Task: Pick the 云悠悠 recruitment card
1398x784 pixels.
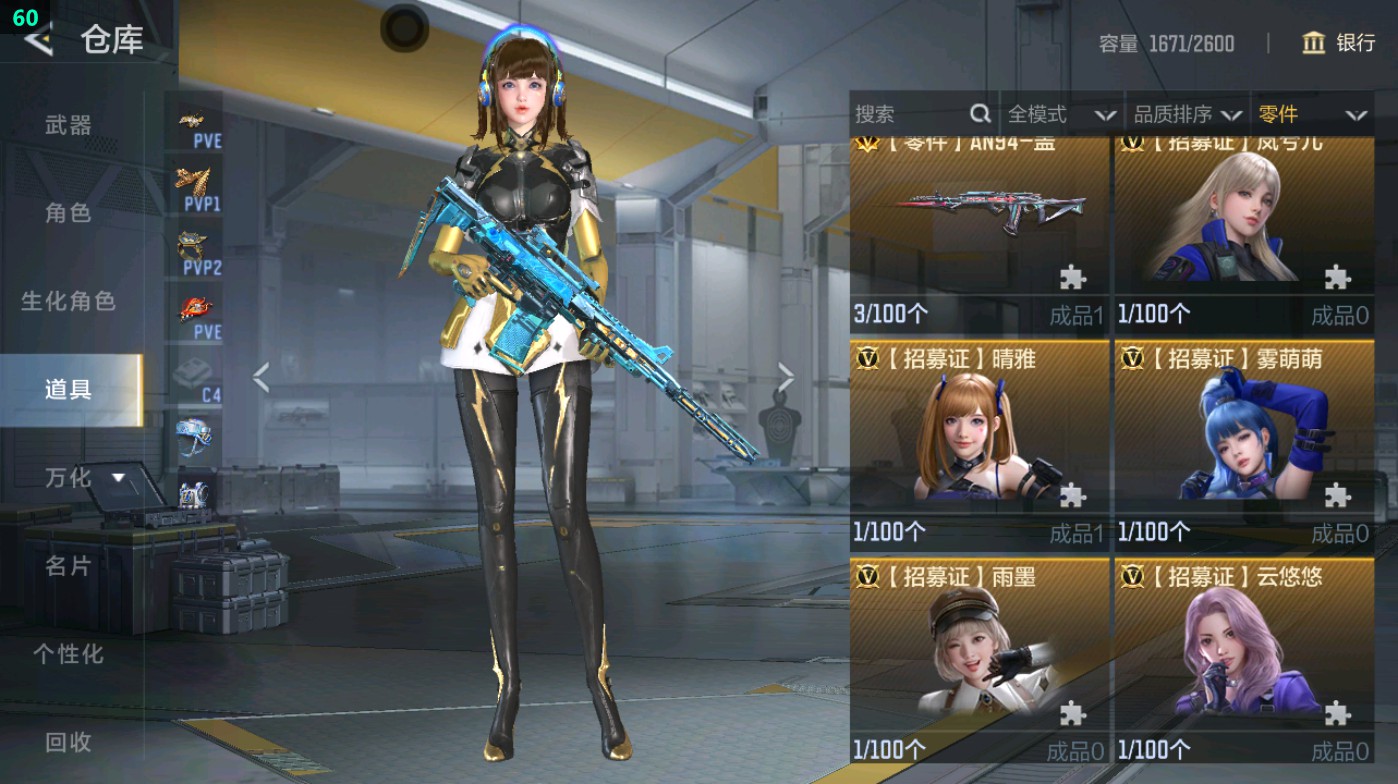Action: point(1243,660)
